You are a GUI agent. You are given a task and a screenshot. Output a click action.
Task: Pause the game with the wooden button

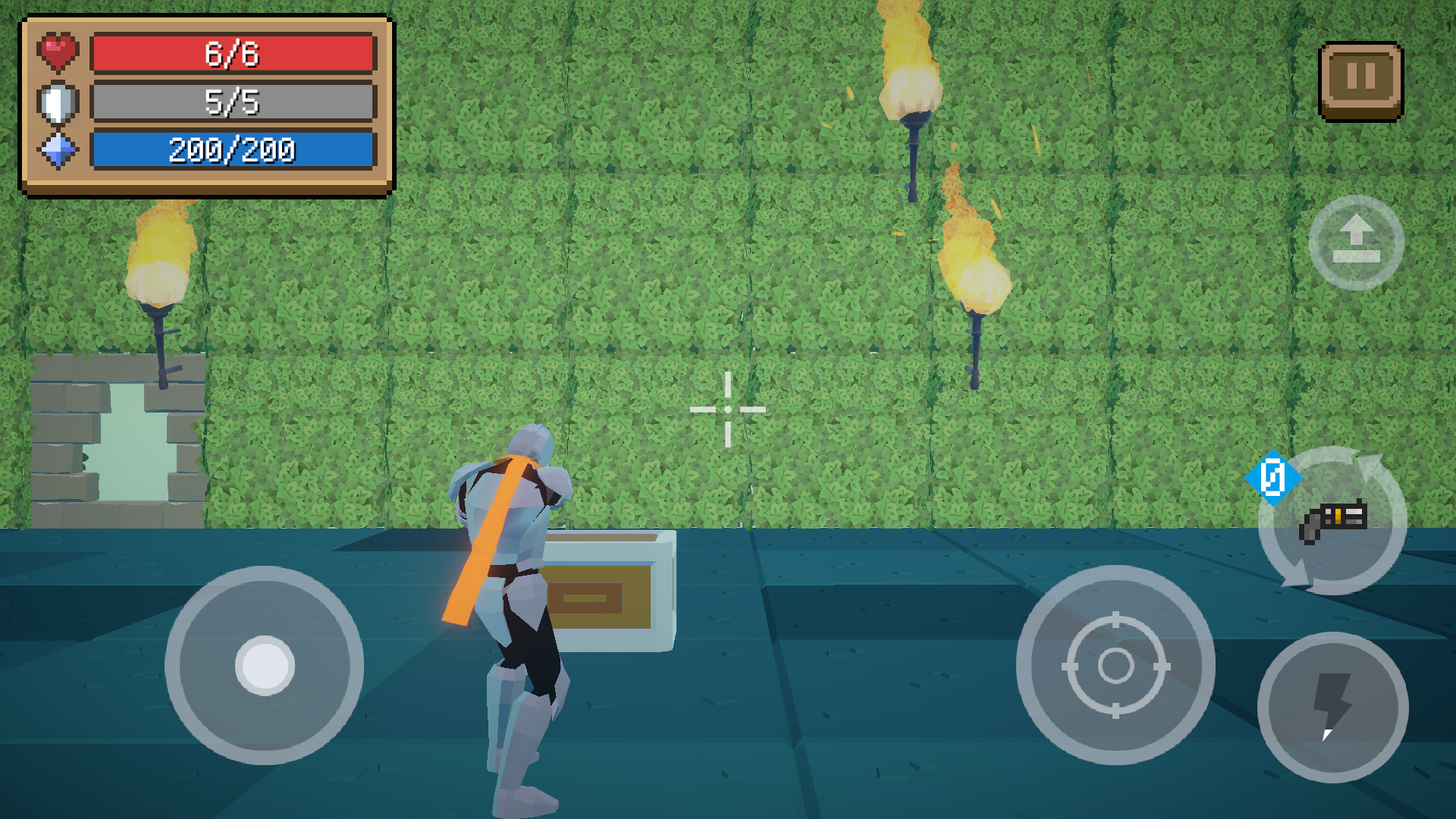pyautogui.click(x=1360, y=80)
